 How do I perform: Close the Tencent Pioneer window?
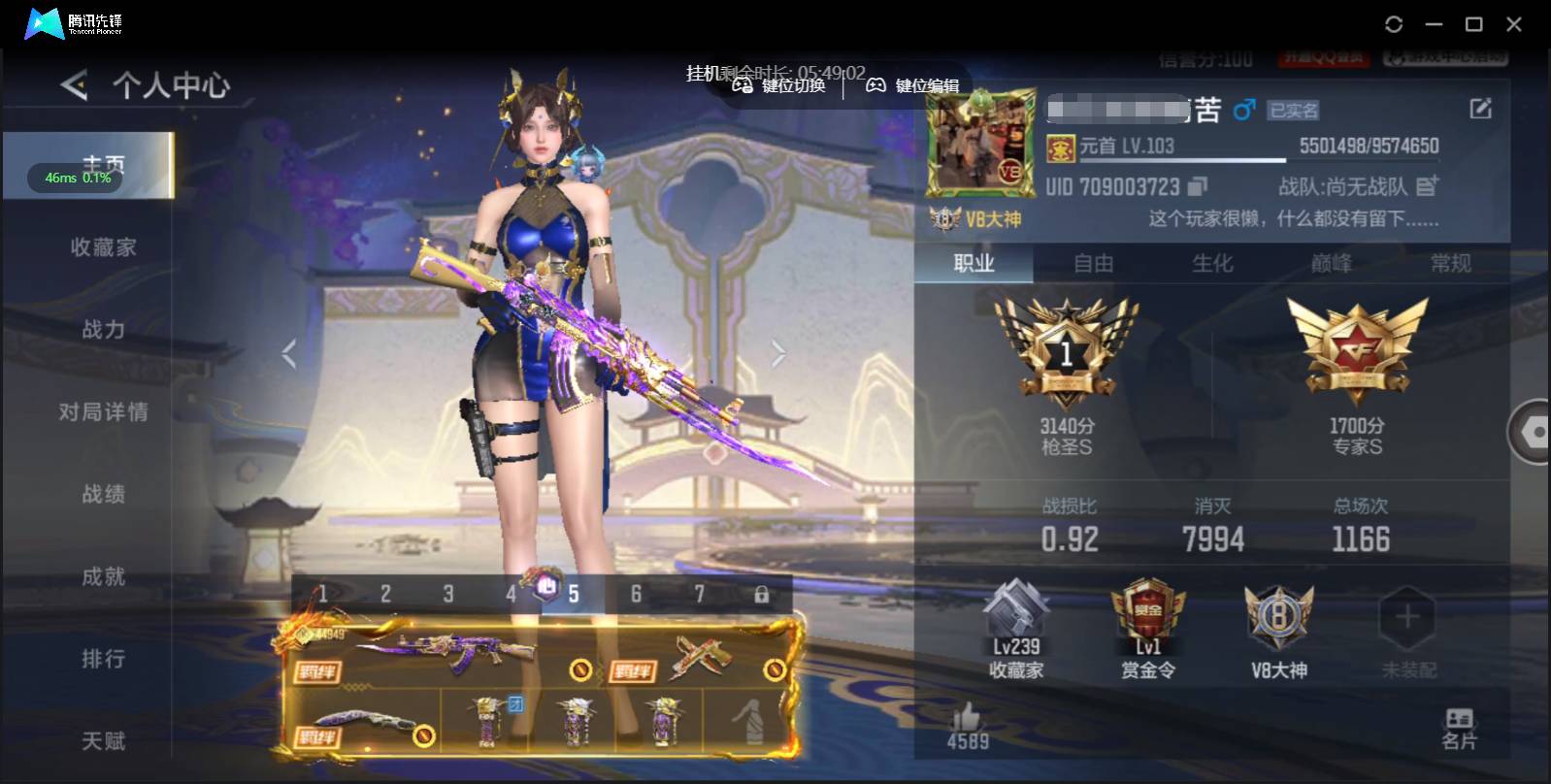(x=1513, y=24)
